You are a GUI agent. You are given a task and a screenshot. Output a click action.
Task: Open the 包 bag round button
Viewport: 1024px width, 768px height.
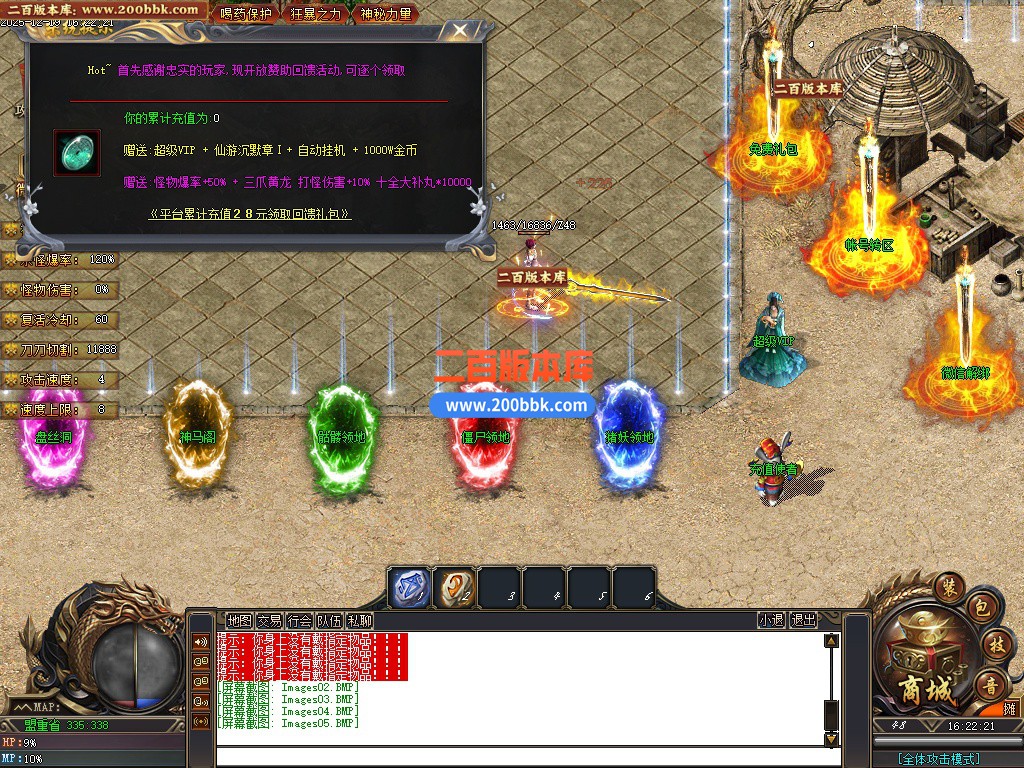[981, 607]
